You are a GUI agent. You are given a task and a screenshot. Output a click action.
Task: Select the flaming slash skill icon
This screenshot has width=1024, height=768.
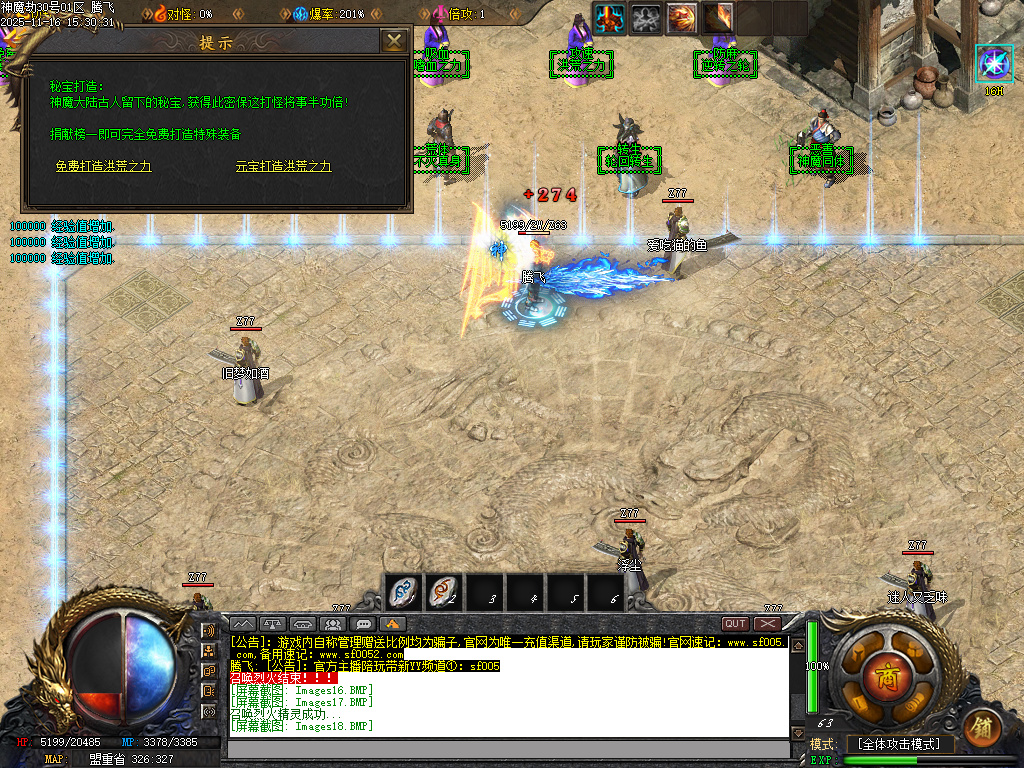point(717,17)
